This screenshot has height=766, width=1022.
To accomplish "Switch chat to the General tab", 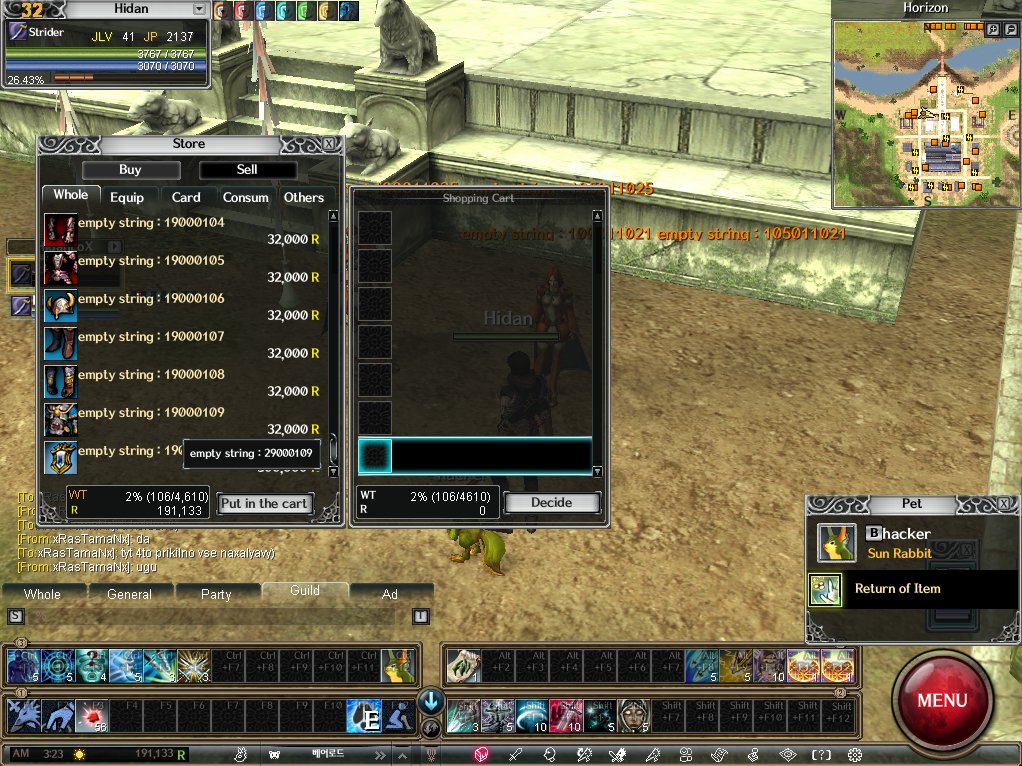I will pyautogui.click(x=129, y=594).
